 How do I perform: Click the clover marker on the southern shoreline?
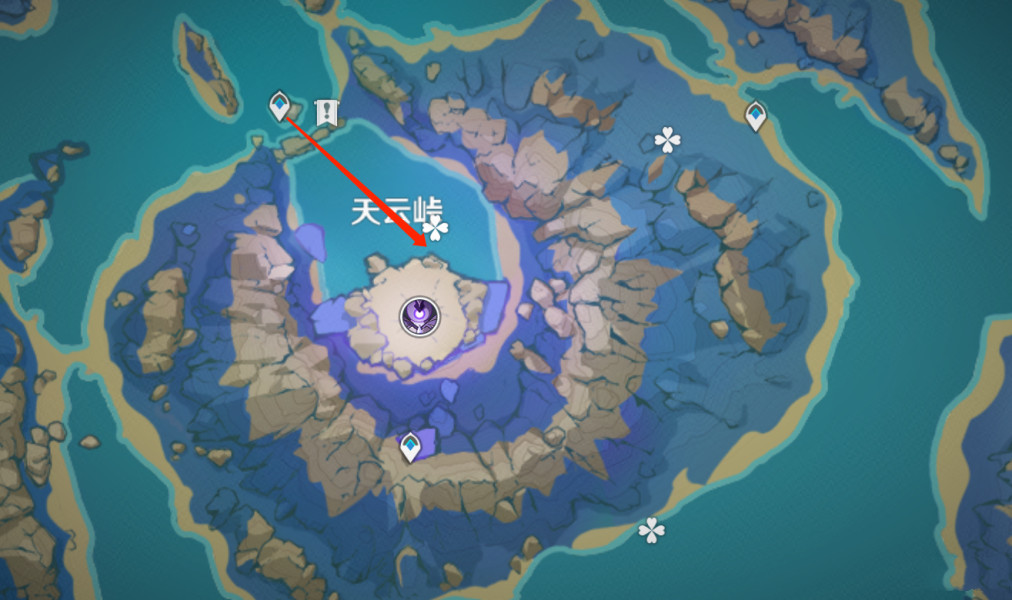[x=651, y=530]
